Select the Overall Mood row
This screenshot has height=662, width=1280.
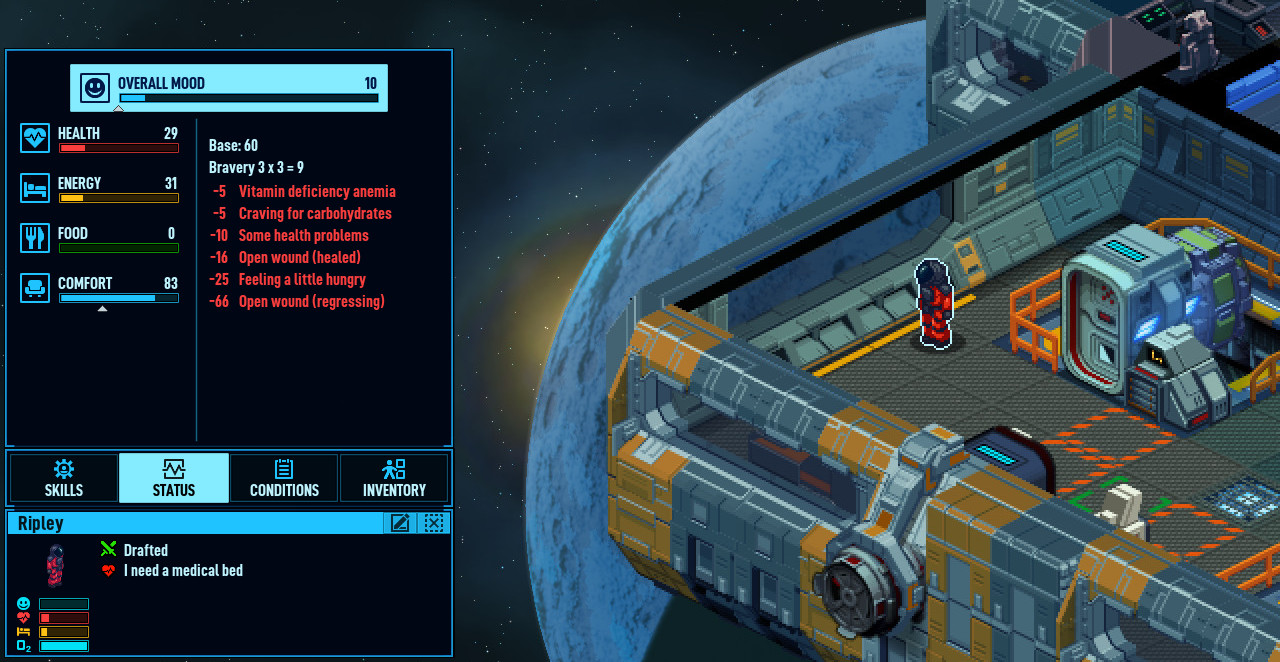pyautogui.click(x=229, y=88)
